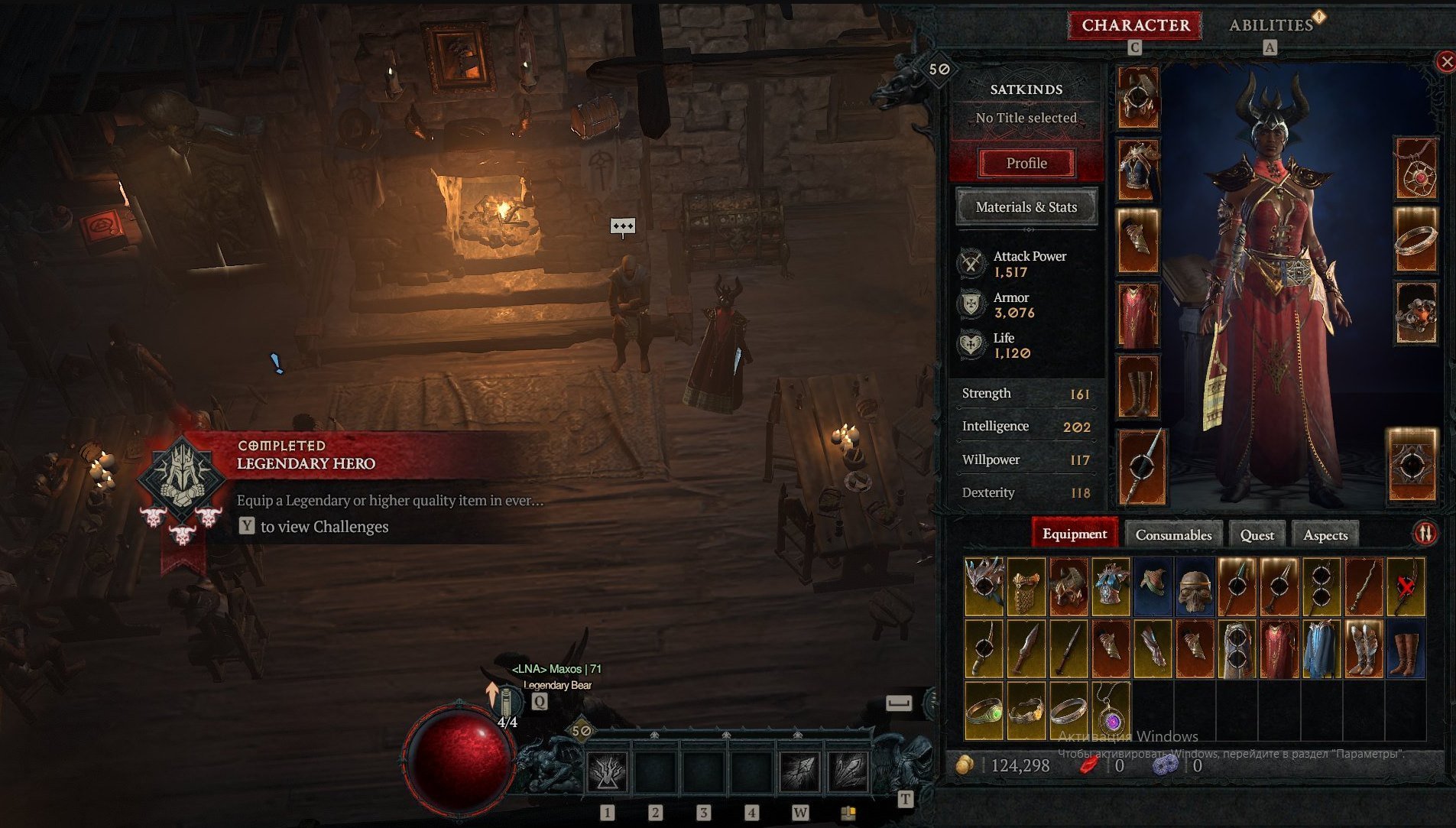Activate the first skill on the hotbar
The height and width of the screenshot is (828, 1456).
607,771
